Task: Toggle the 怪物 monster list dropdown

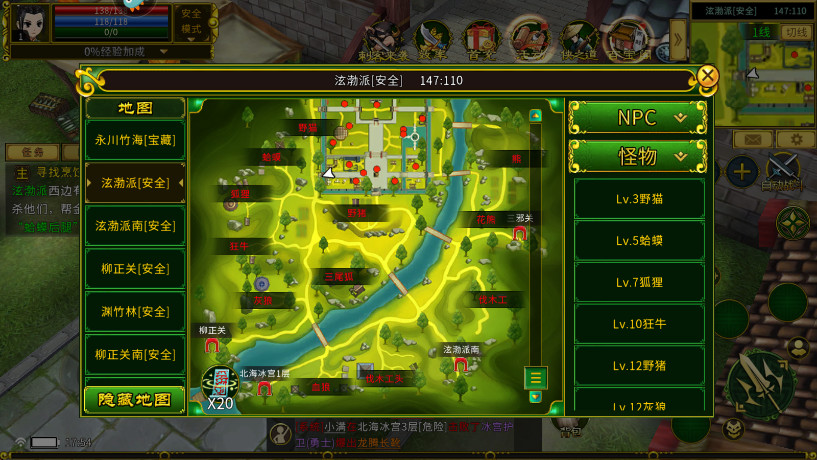Action: tap(638, 156)
